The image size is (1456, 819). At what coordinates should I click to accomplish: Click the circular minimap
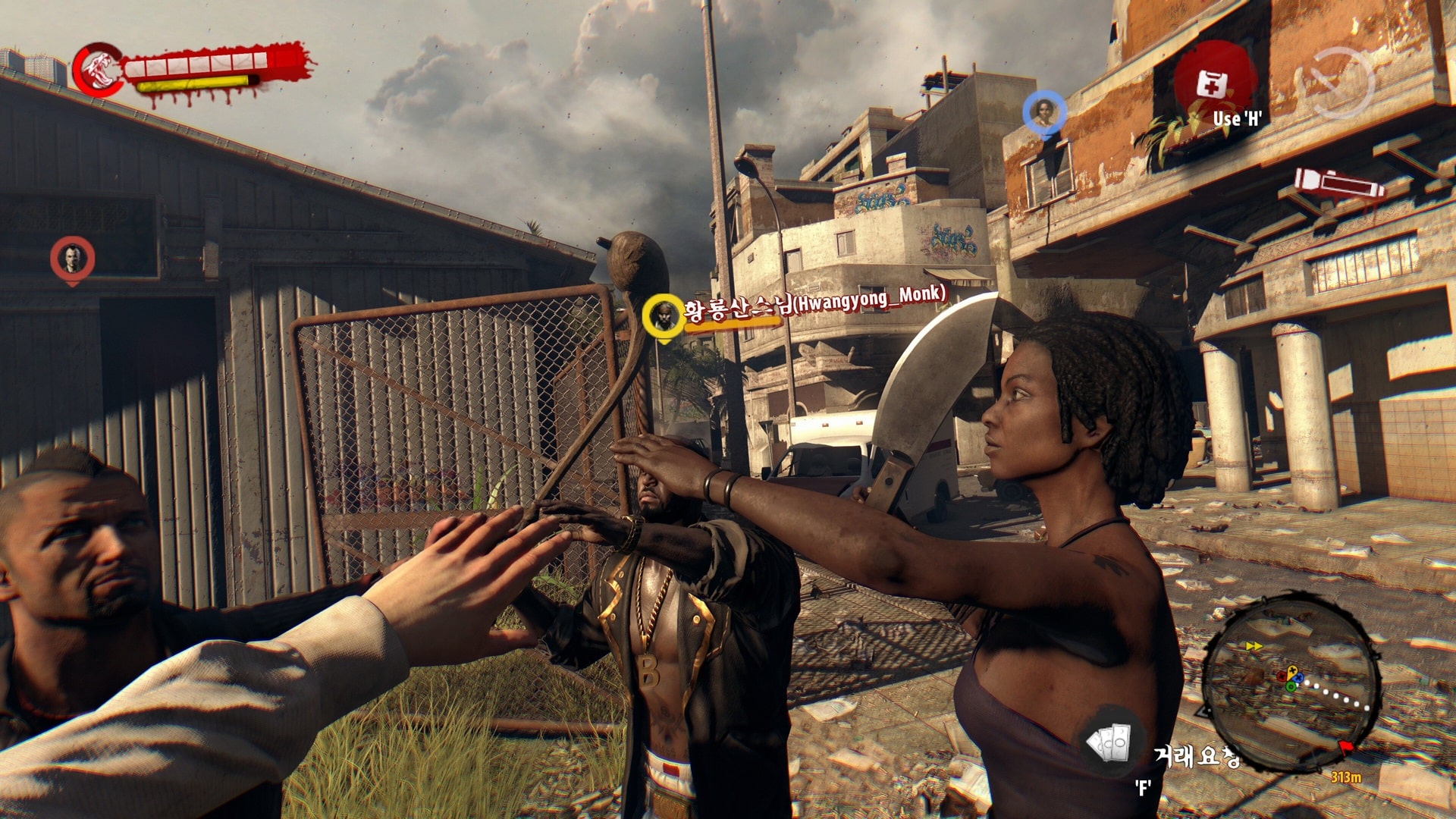click(x=1291, y=682)
